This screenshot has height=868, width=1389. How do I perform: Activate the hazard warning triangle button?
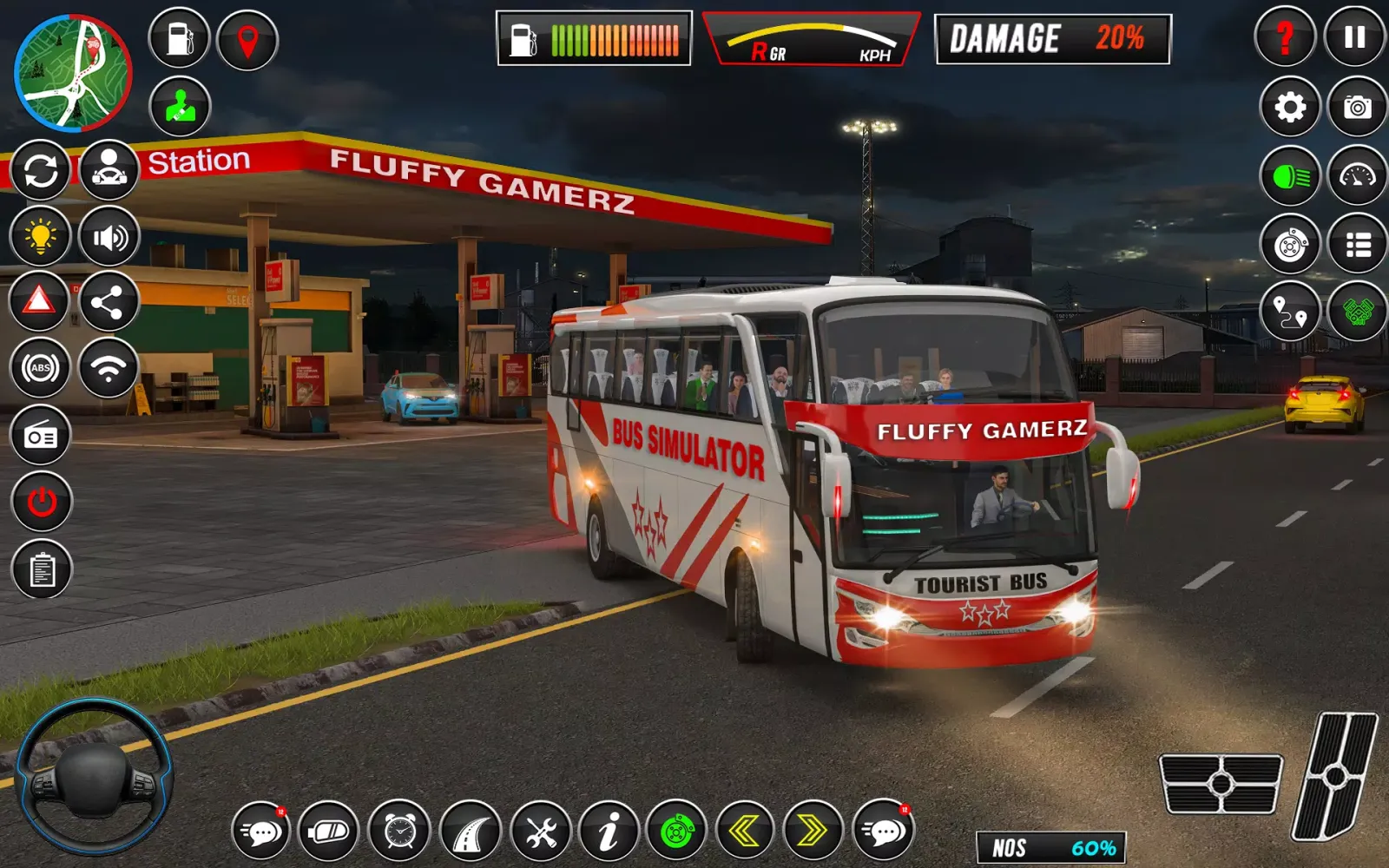[x=39, y=301]
